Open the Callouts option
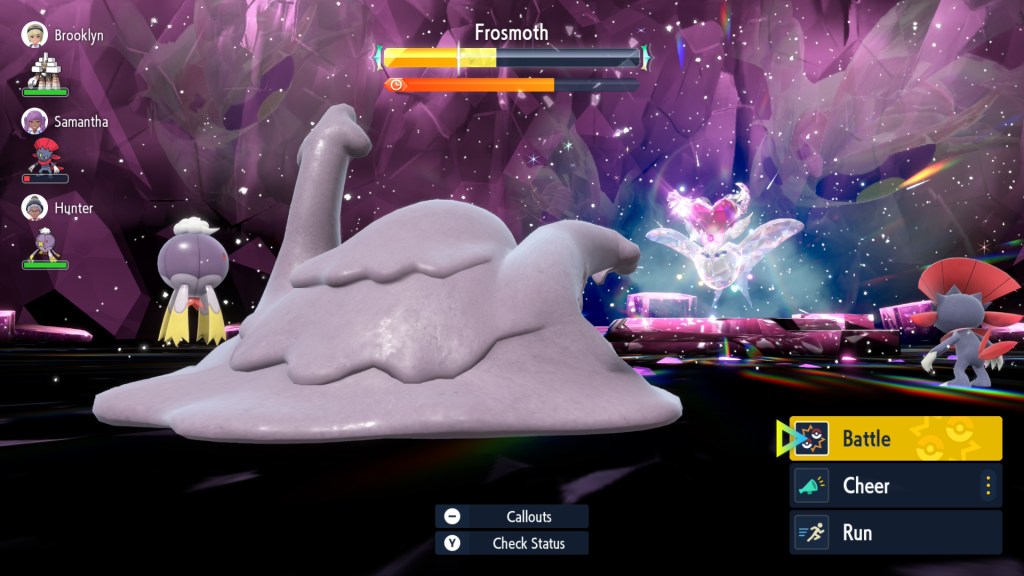This screenshot has width=1024, height=576. 512,517
